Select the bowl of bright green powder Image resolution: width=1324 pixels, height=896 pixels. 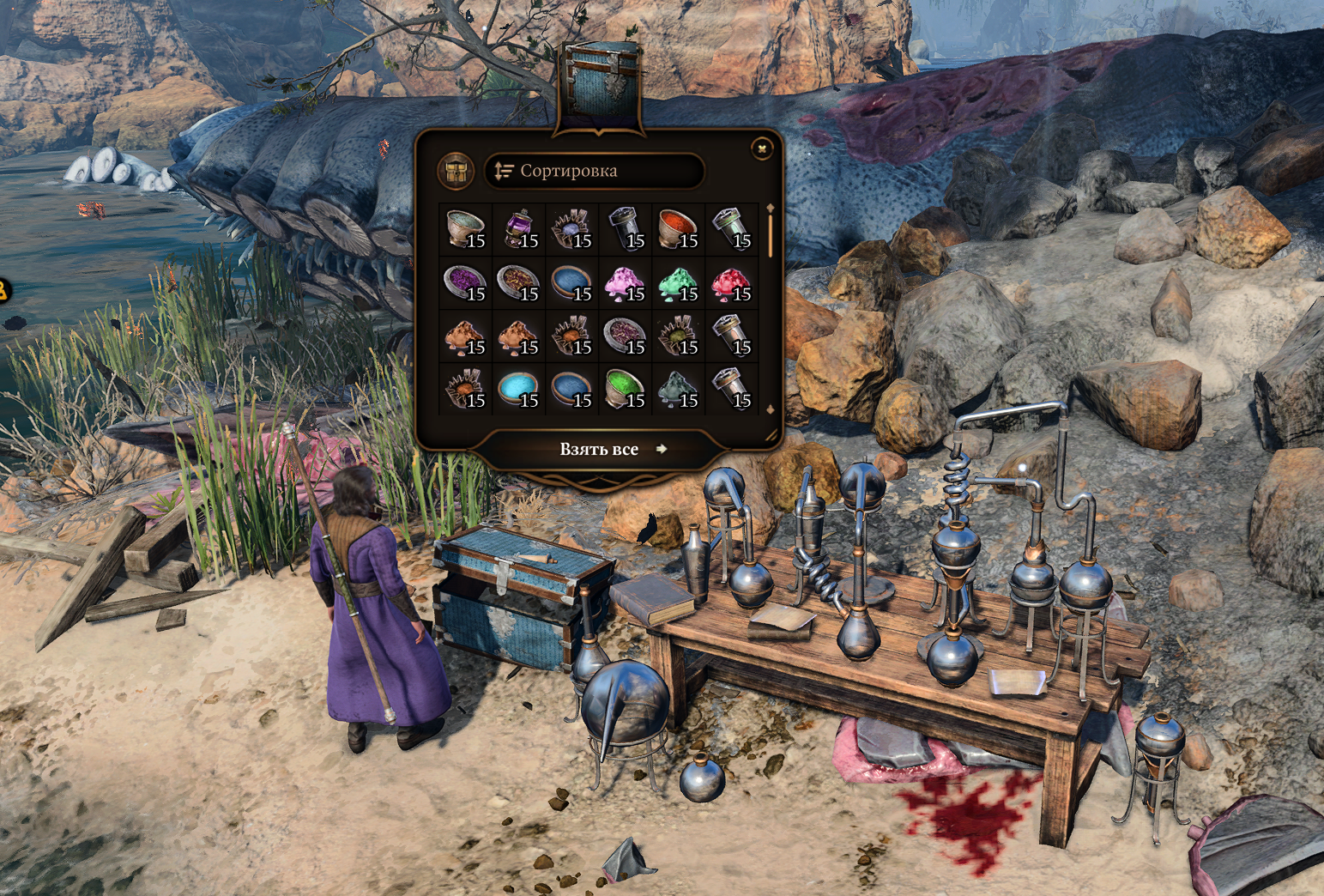[x=625, y=390]
